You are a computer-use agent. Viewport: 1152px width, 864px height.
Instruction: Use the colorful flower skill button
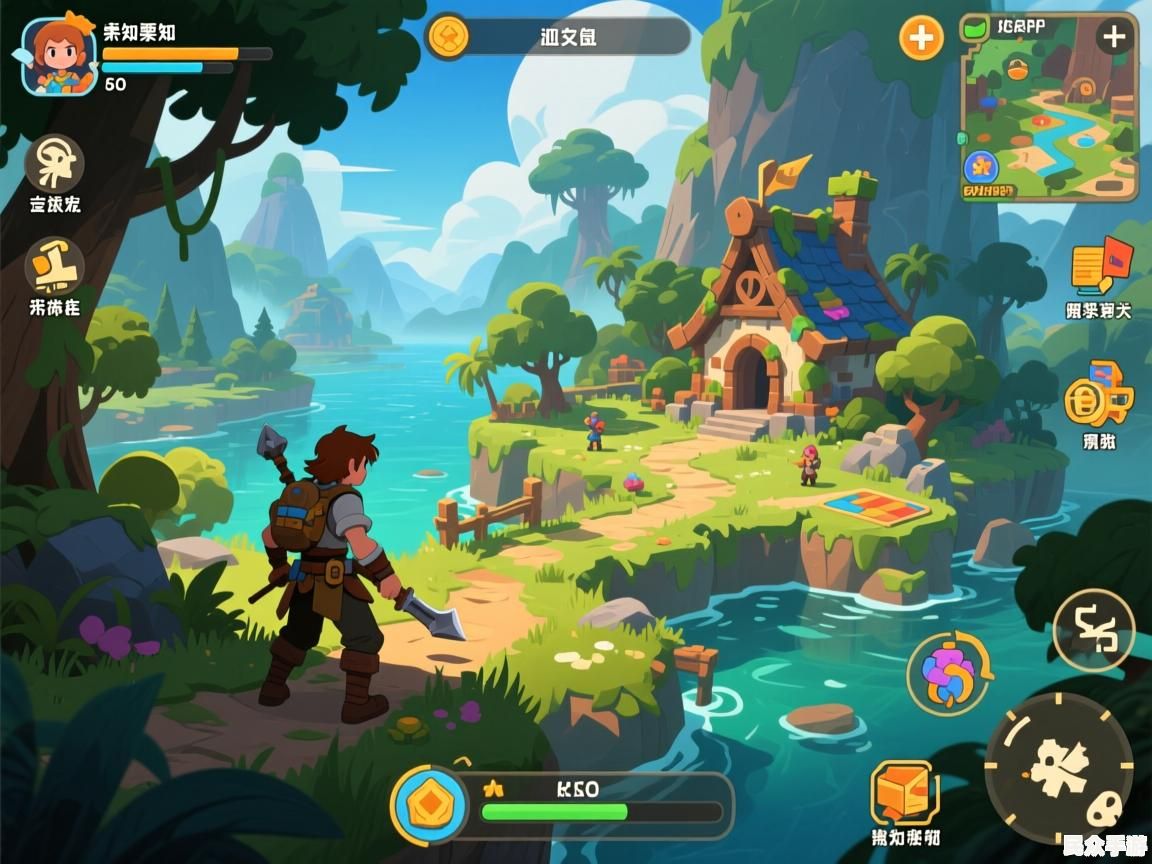[949, 674]
